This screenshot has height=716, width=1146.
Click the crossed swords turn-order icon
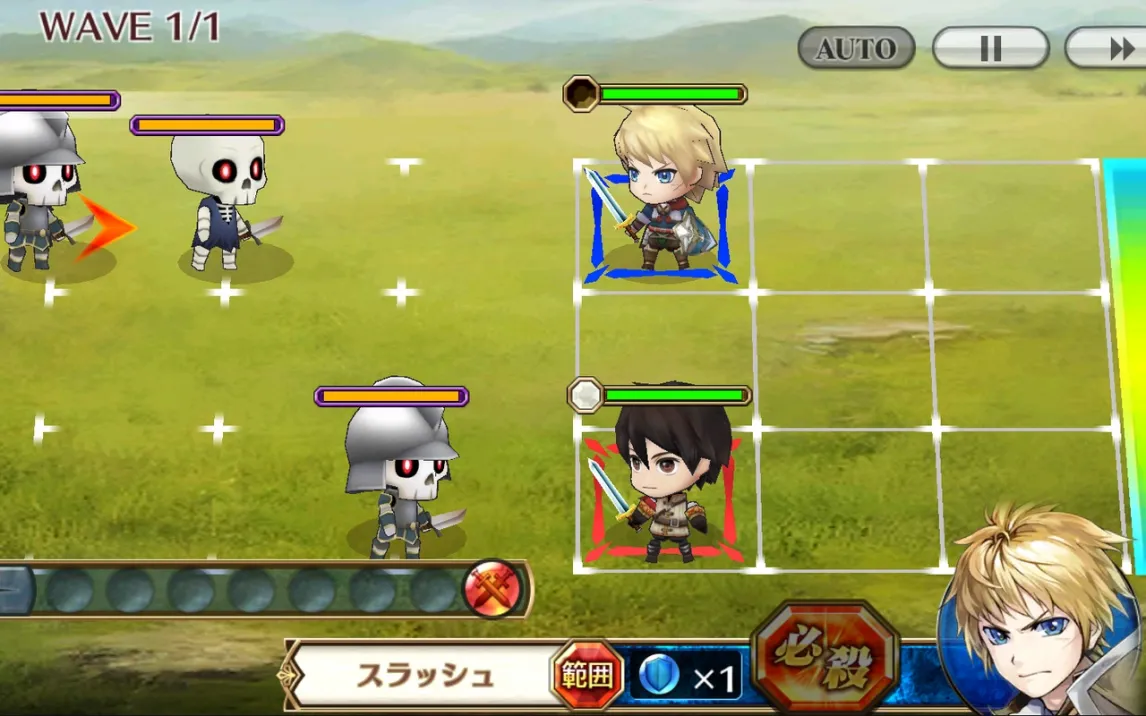coord(493,588)
